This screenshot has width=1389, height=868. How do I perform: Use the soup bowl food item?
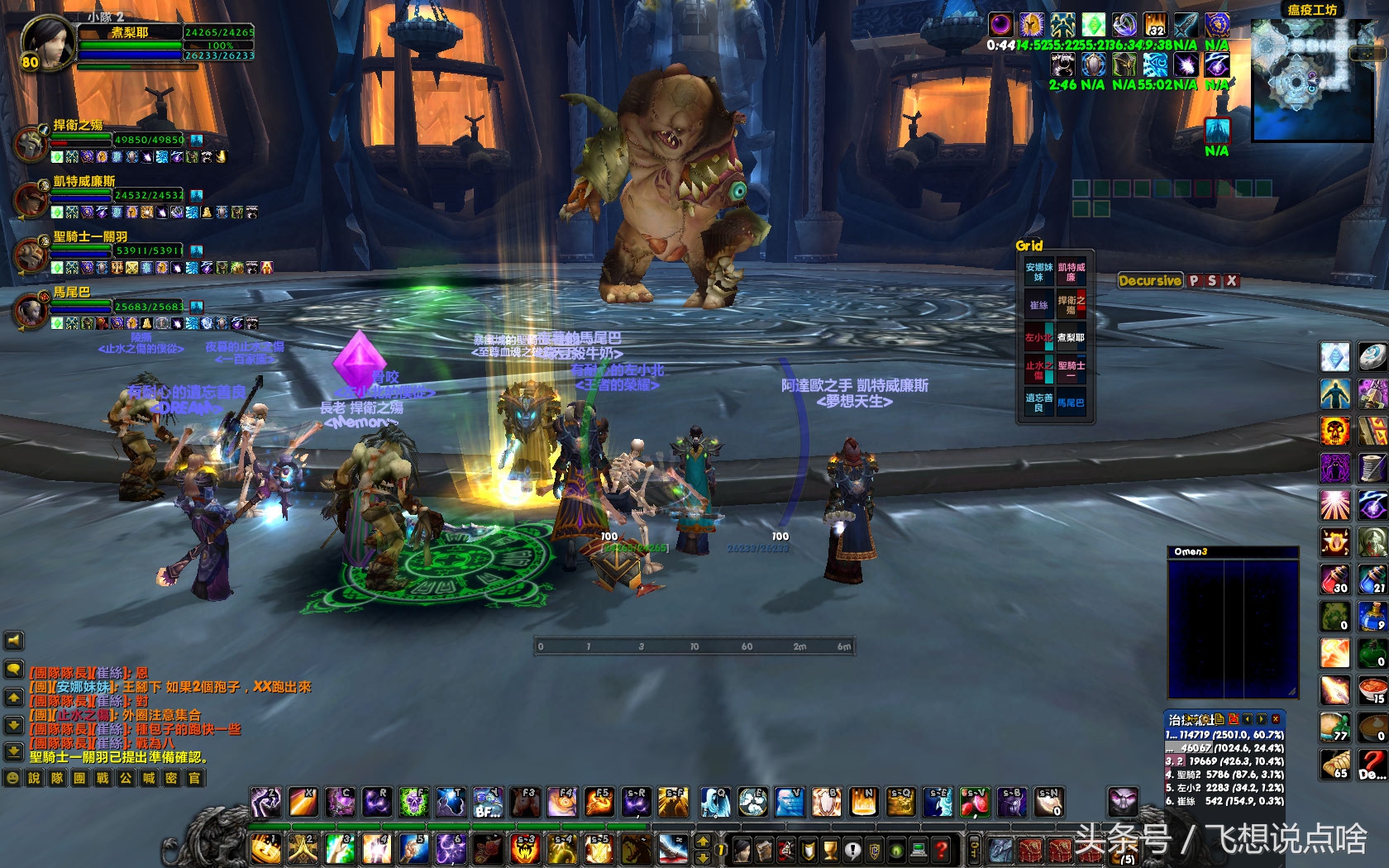(x=1372, y=690)
